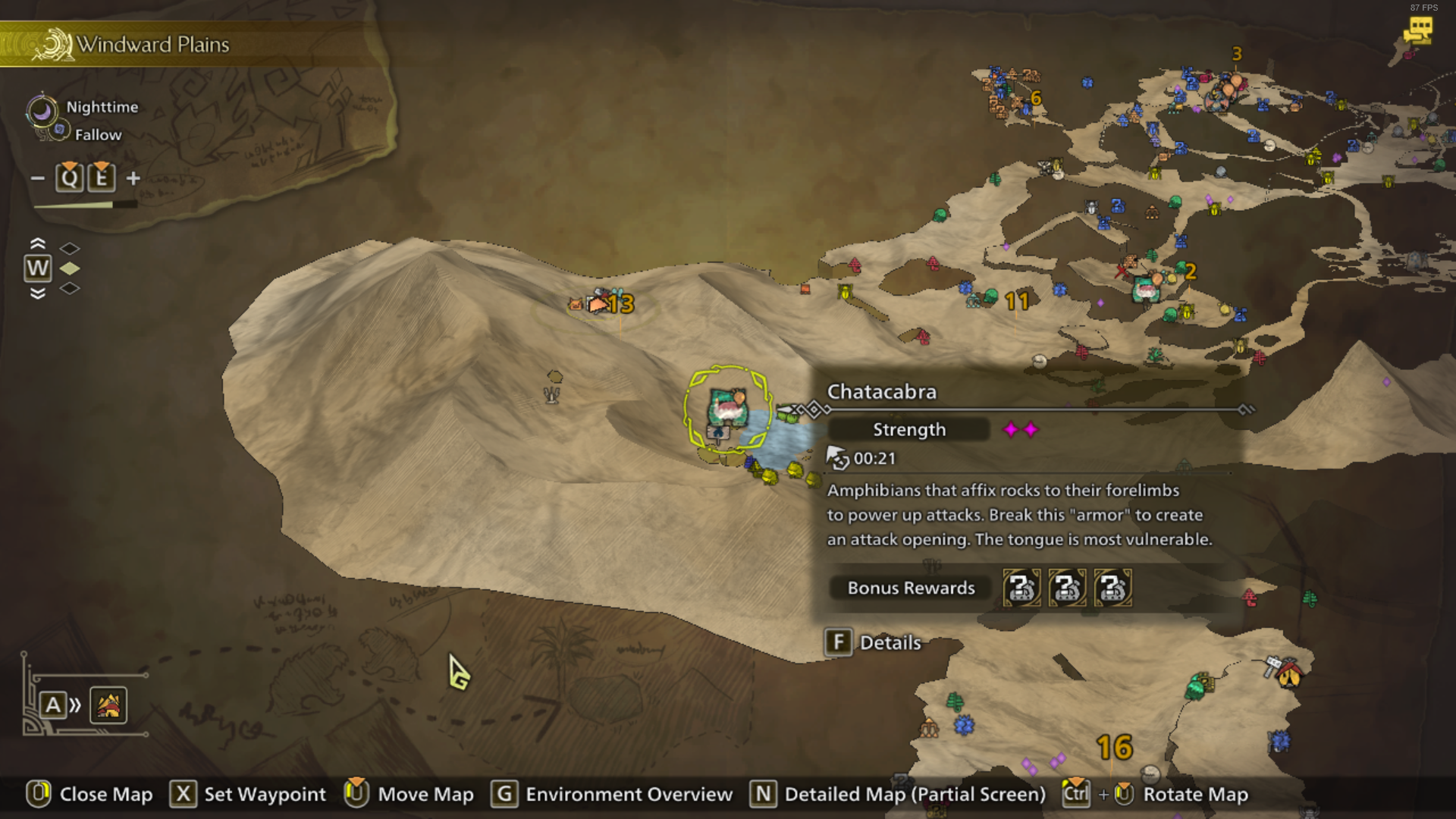Click the campfire icon beside the A prompt
Screen dimensions: 1456x819
108,704
